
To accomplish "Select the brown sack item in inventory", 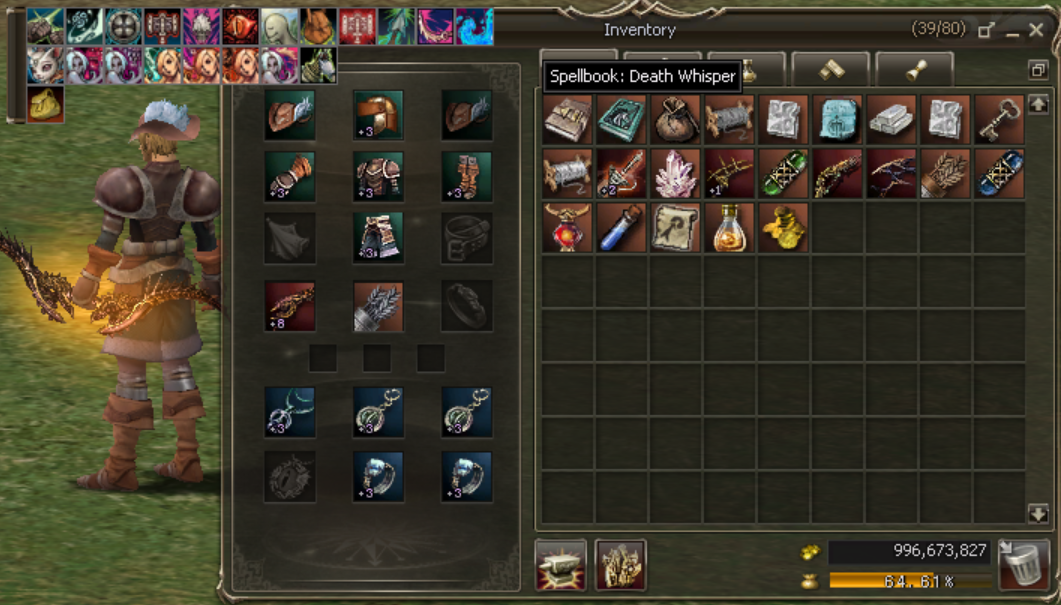I will click(676, 120).
